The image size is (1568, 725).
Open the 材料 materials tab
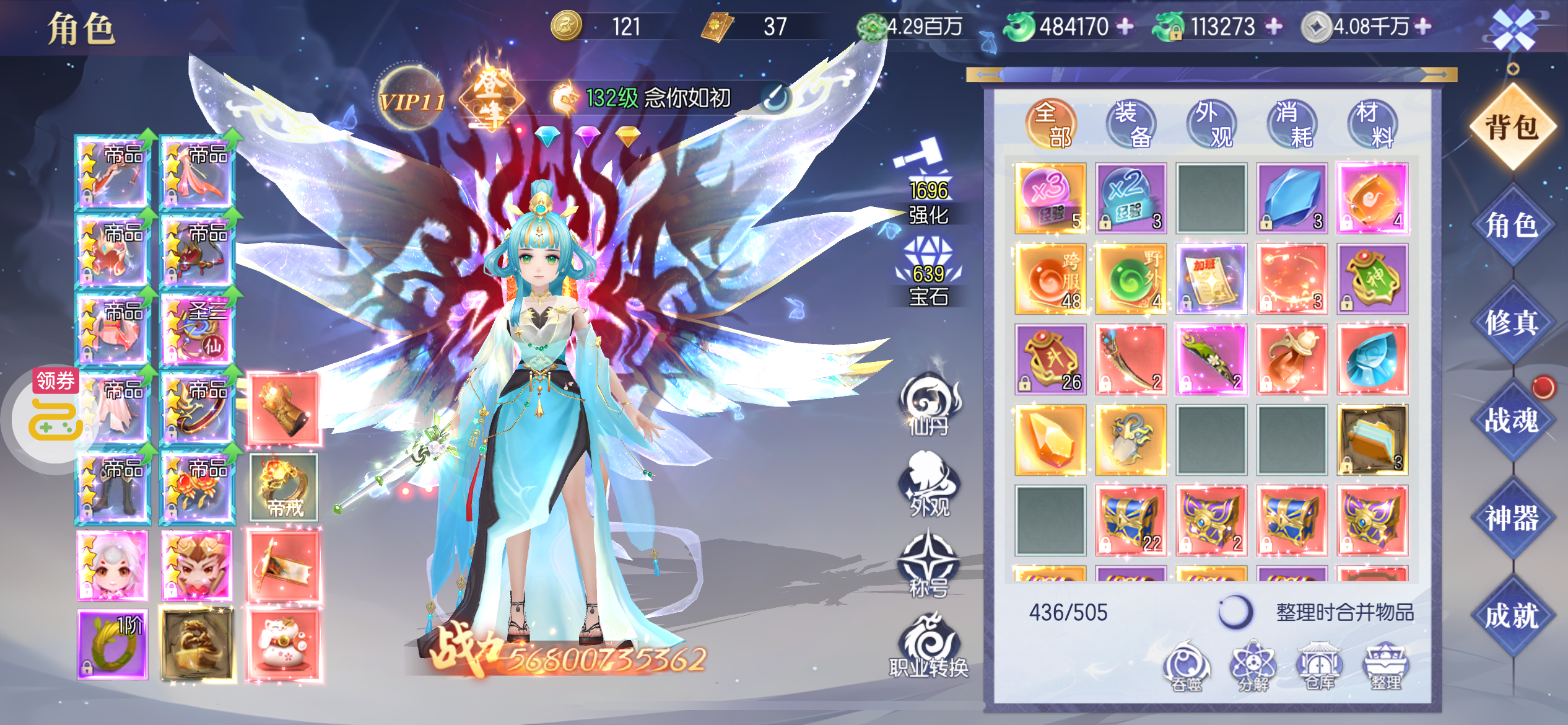pos(1373,124)
